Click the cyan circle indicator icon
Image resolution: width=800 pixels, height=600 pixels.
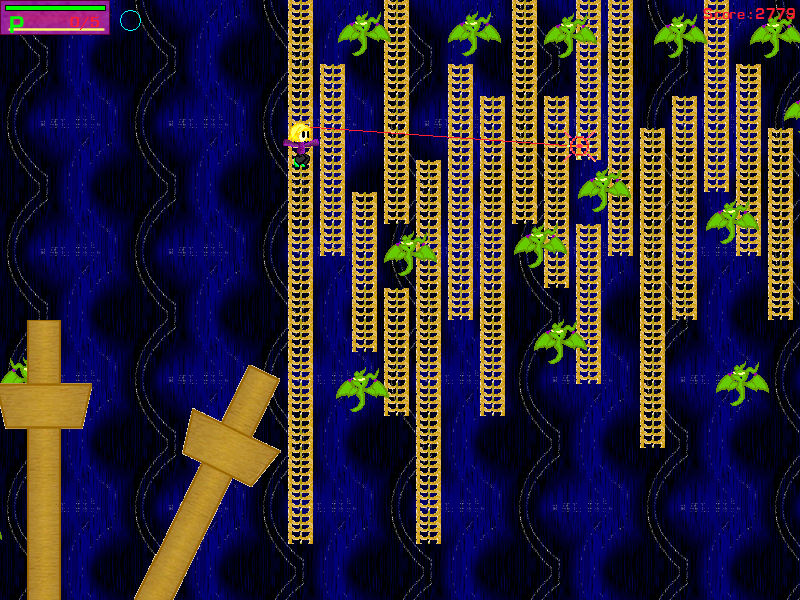click(130, 20)
